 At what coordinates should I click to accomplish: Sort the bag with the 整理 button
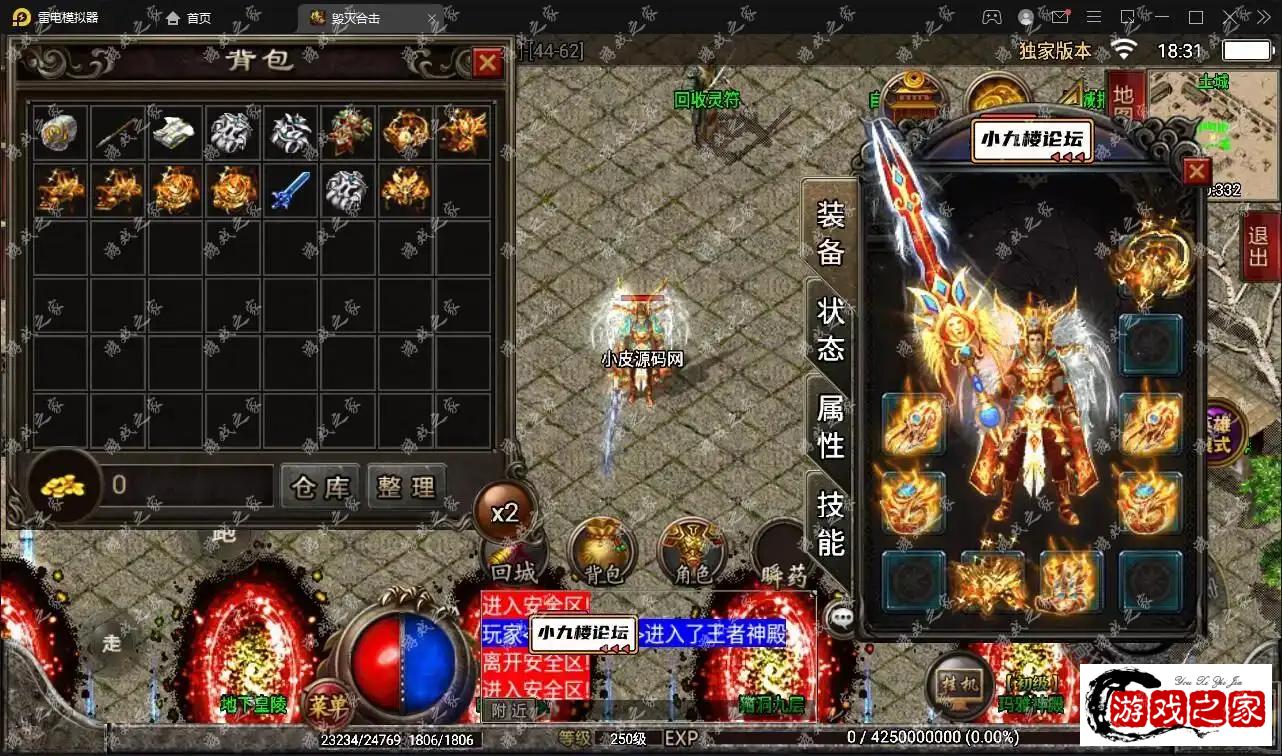point(406,487)
